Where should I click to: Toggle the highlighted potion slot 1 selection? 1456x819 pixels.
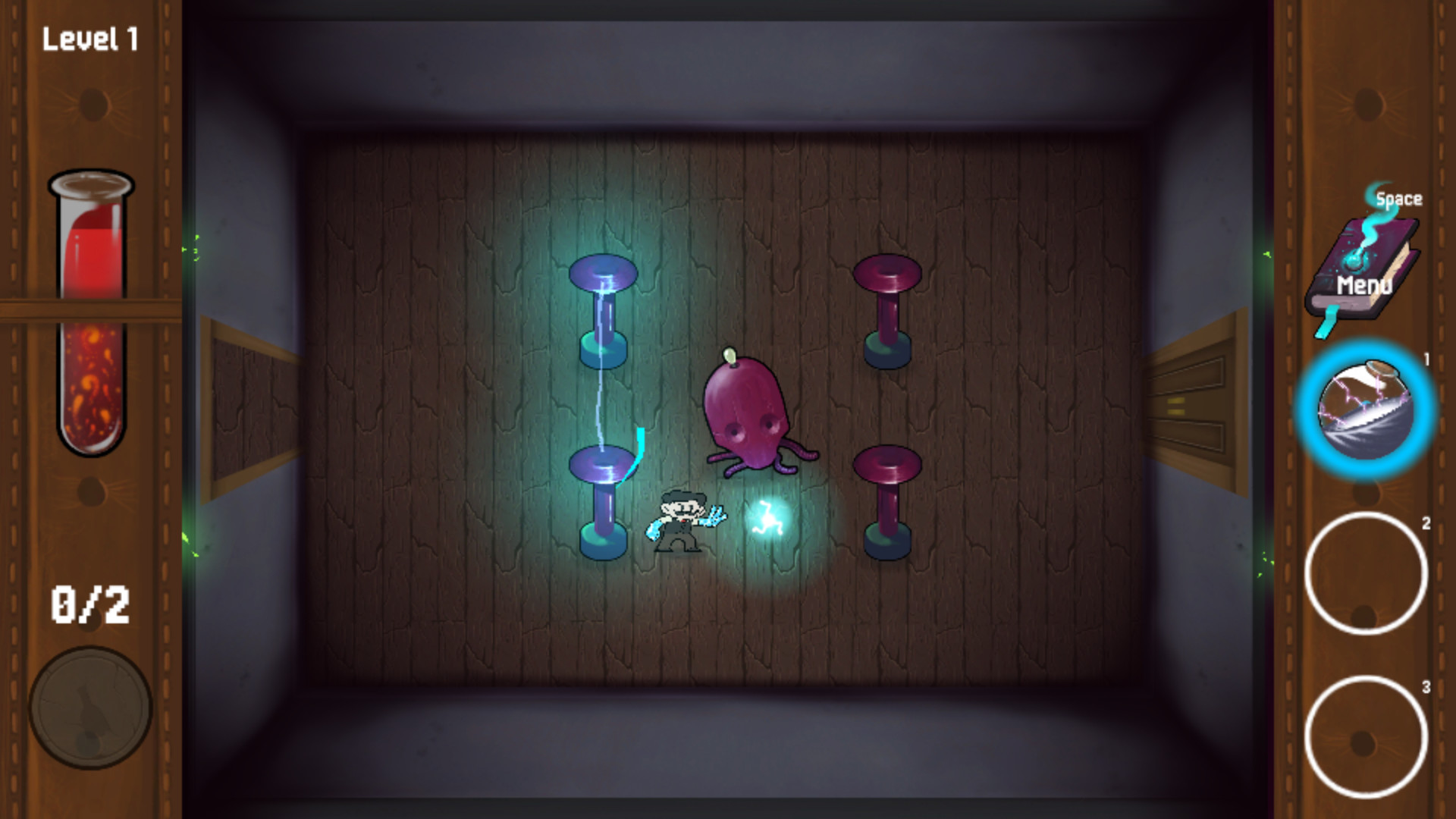click(1365, 412)
